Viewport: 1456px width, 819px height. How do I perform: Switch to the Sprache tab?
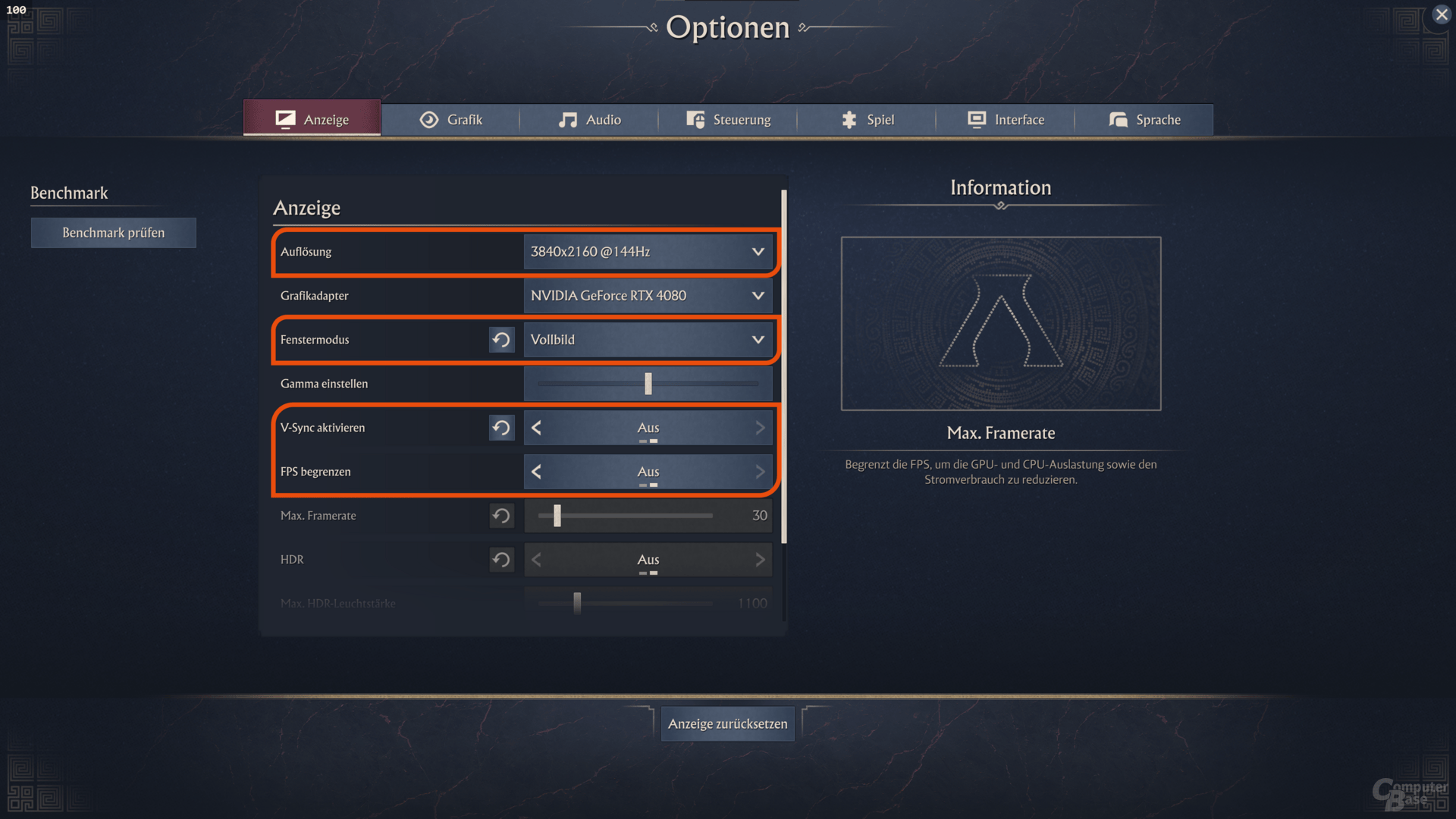coord(1144,120)
